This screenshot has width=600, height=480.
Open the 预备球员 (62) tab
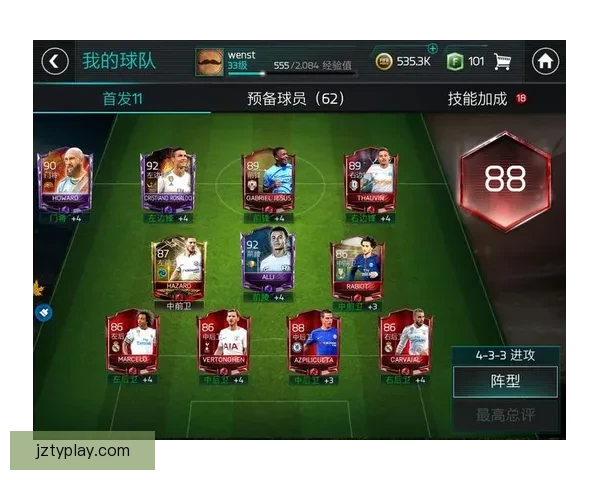[295, 98]
